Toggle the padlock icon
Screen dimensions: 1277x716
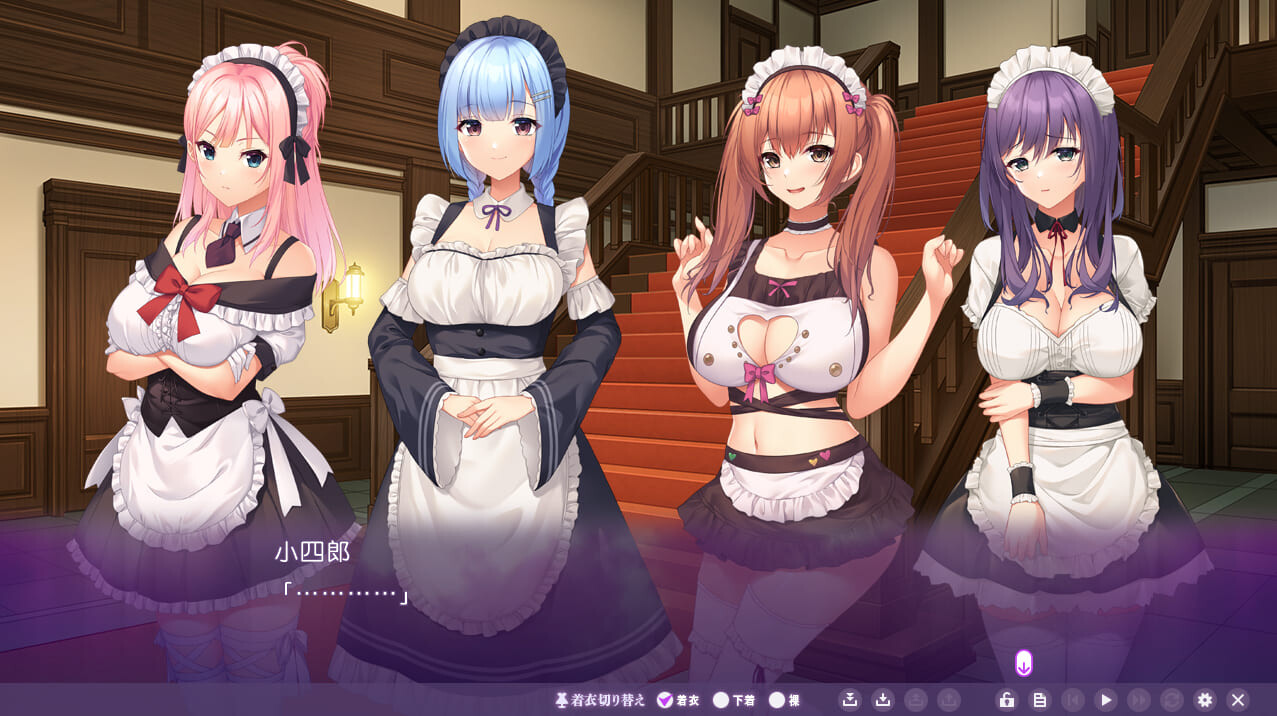pos(1007,700)
